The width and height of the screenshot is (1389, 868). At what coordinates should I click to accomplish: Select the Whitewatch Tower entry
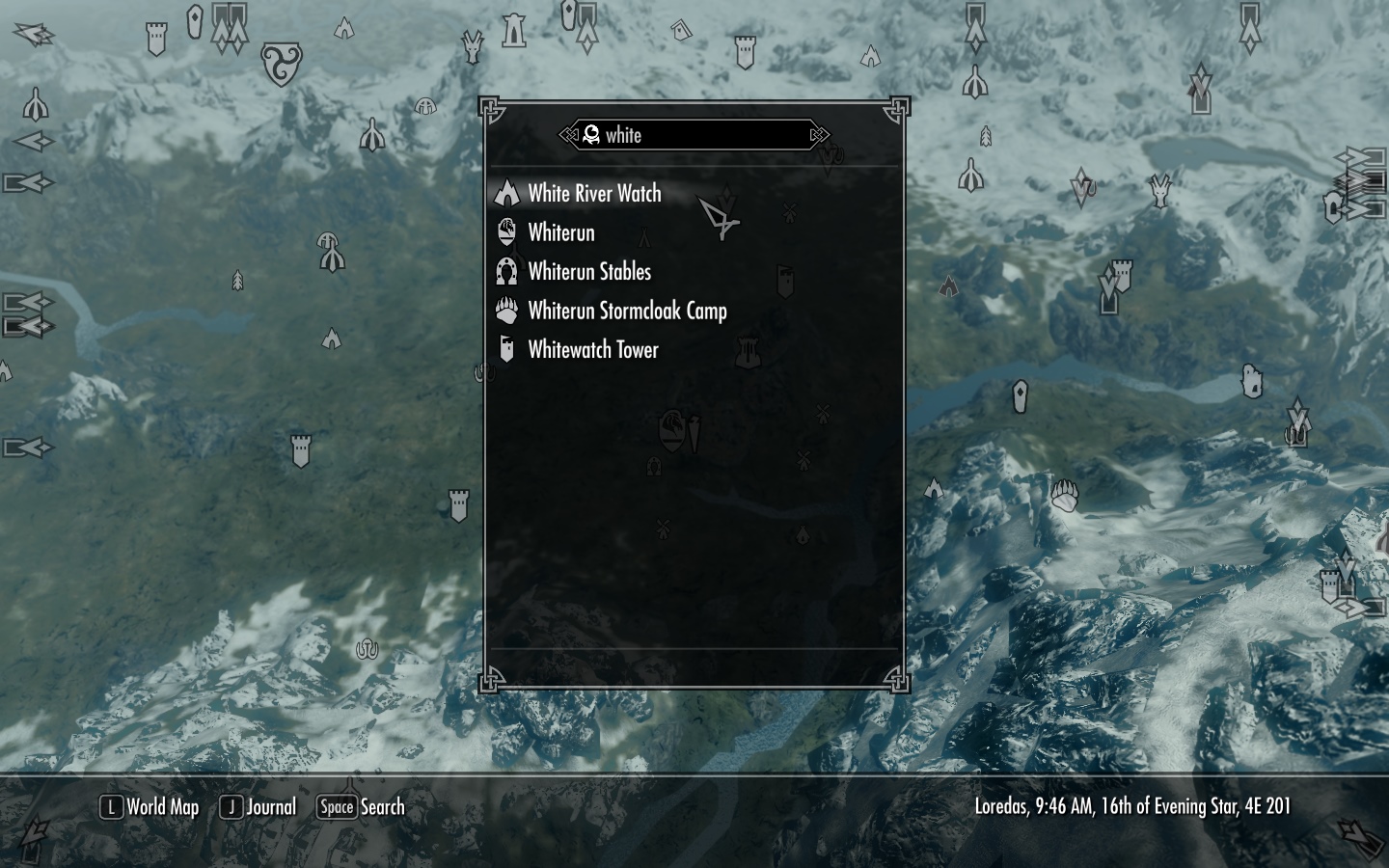tap(592, 350)
